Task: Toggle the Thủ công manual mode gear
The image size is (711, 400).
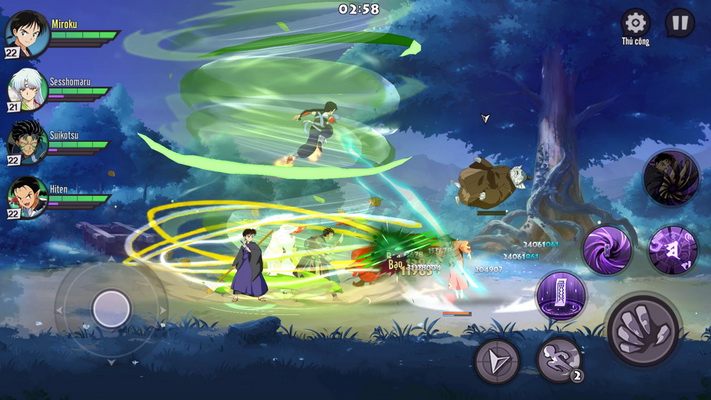Action: [635, 23]
